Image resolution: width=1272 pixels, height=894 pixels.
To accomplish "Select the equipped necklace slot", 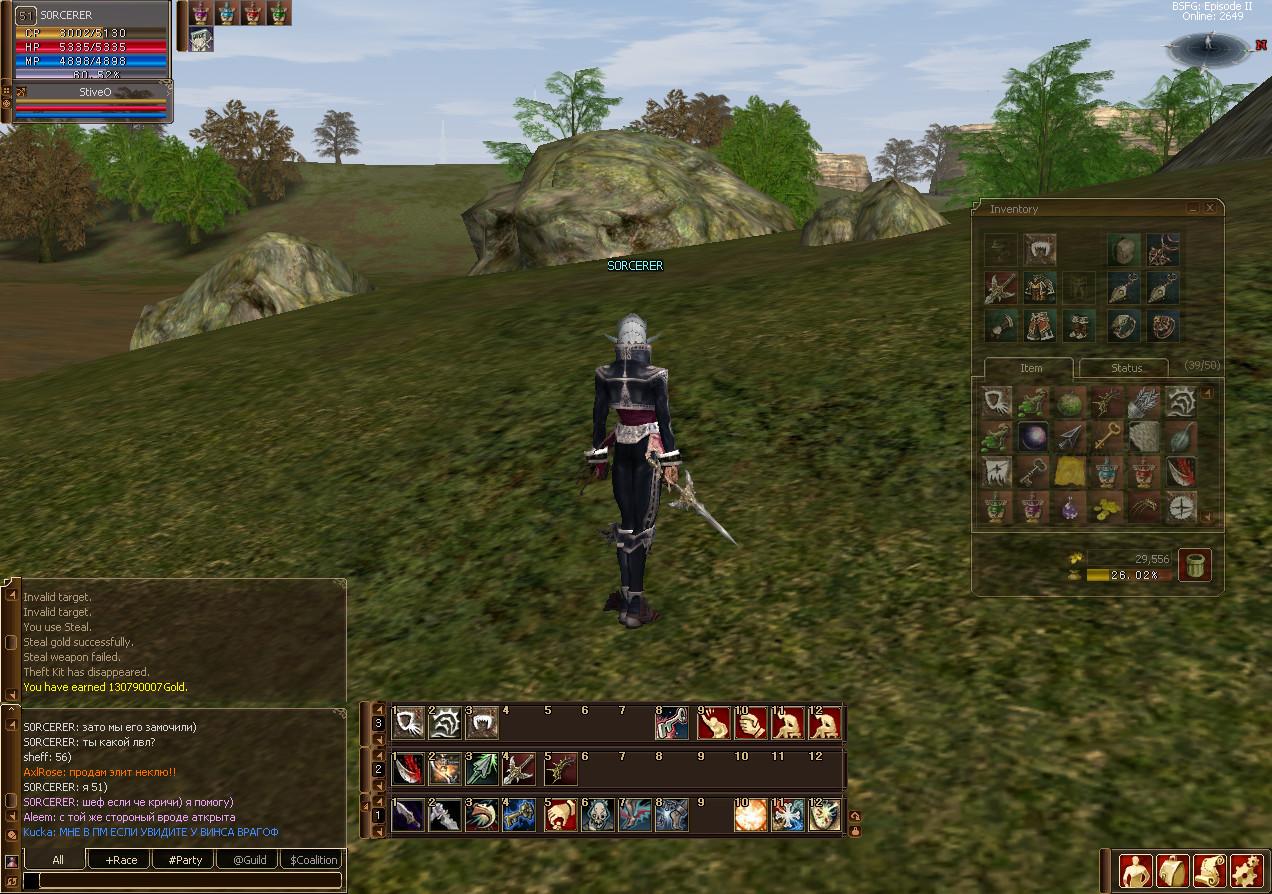I will [x=1161, y=250].
